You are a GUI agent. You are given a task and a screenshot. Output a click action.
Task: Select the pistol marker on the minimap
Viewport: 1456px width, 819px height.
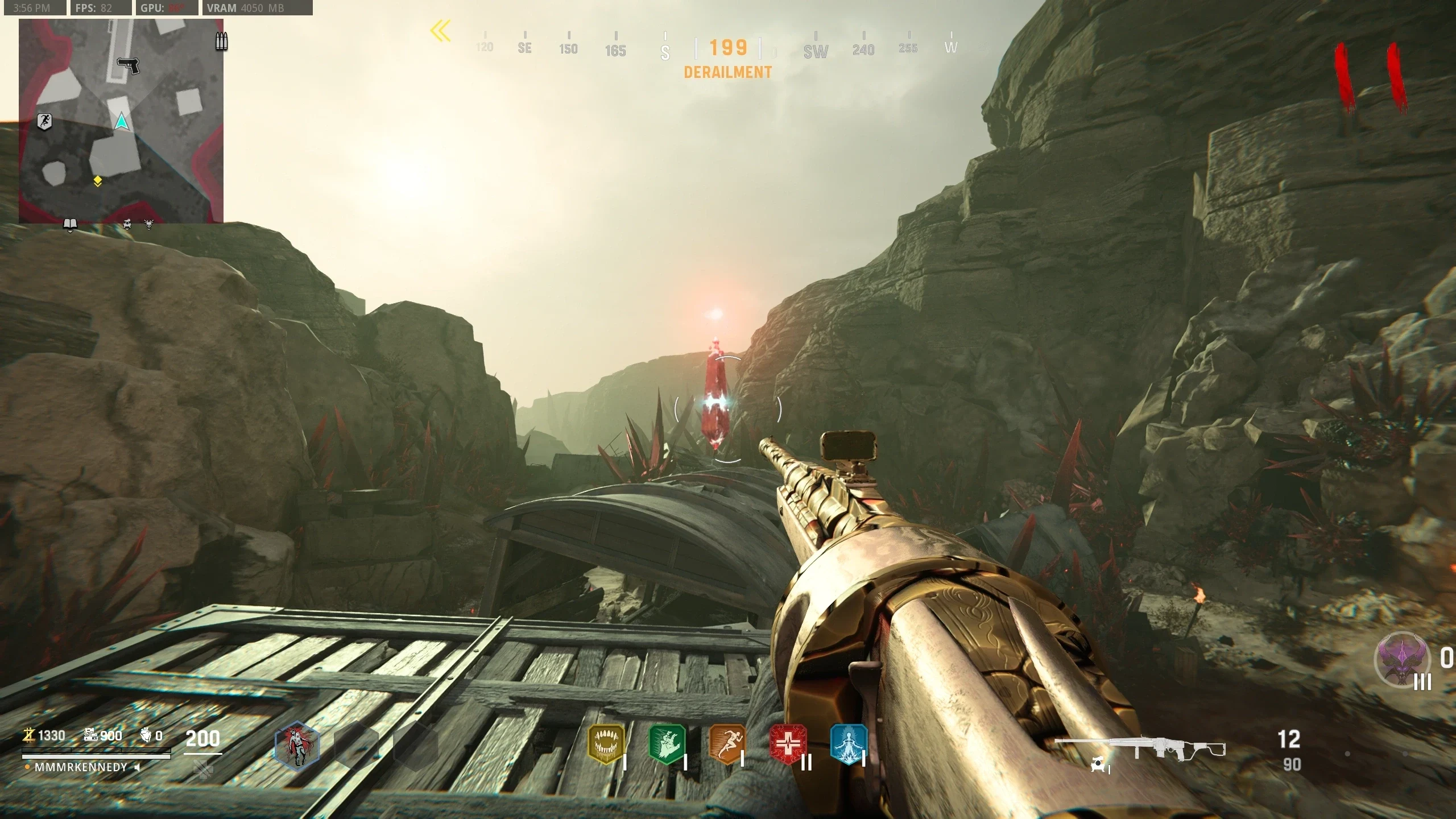tap(129, 65)
